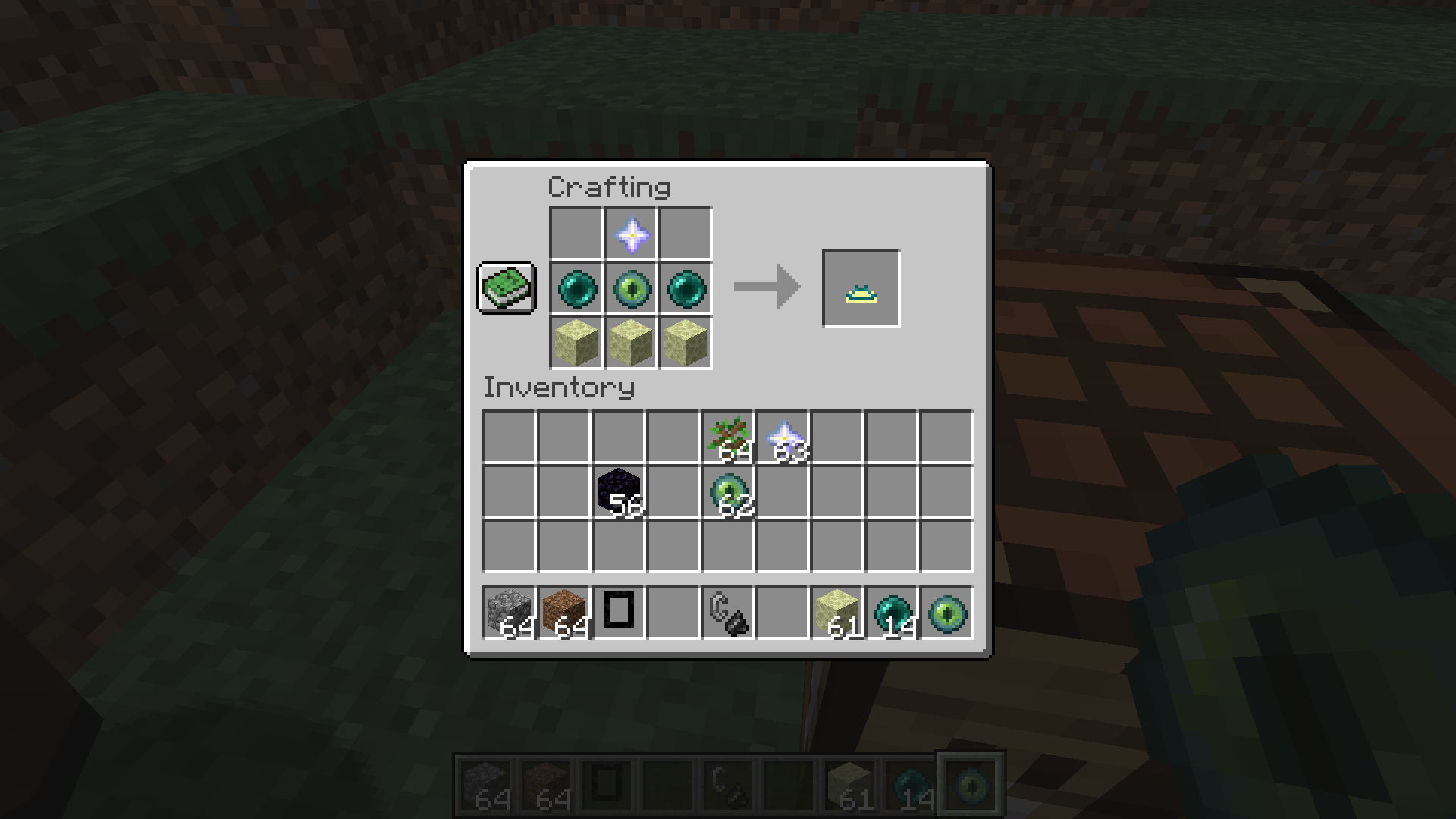This screenshot has height=819, width=1456.
Task: Click the eye of ender in the last hotbar slot
Action: pos(946,613)
